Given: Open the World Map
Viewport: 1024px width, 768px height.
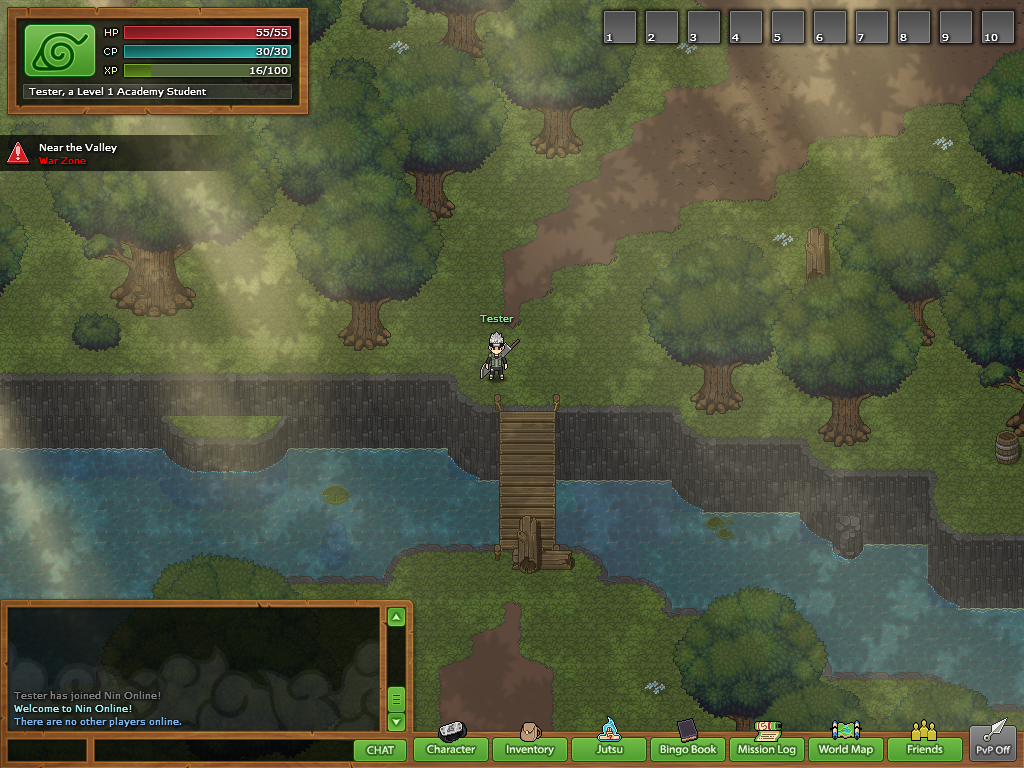Looking at the screenshot, I should (846, 748).
